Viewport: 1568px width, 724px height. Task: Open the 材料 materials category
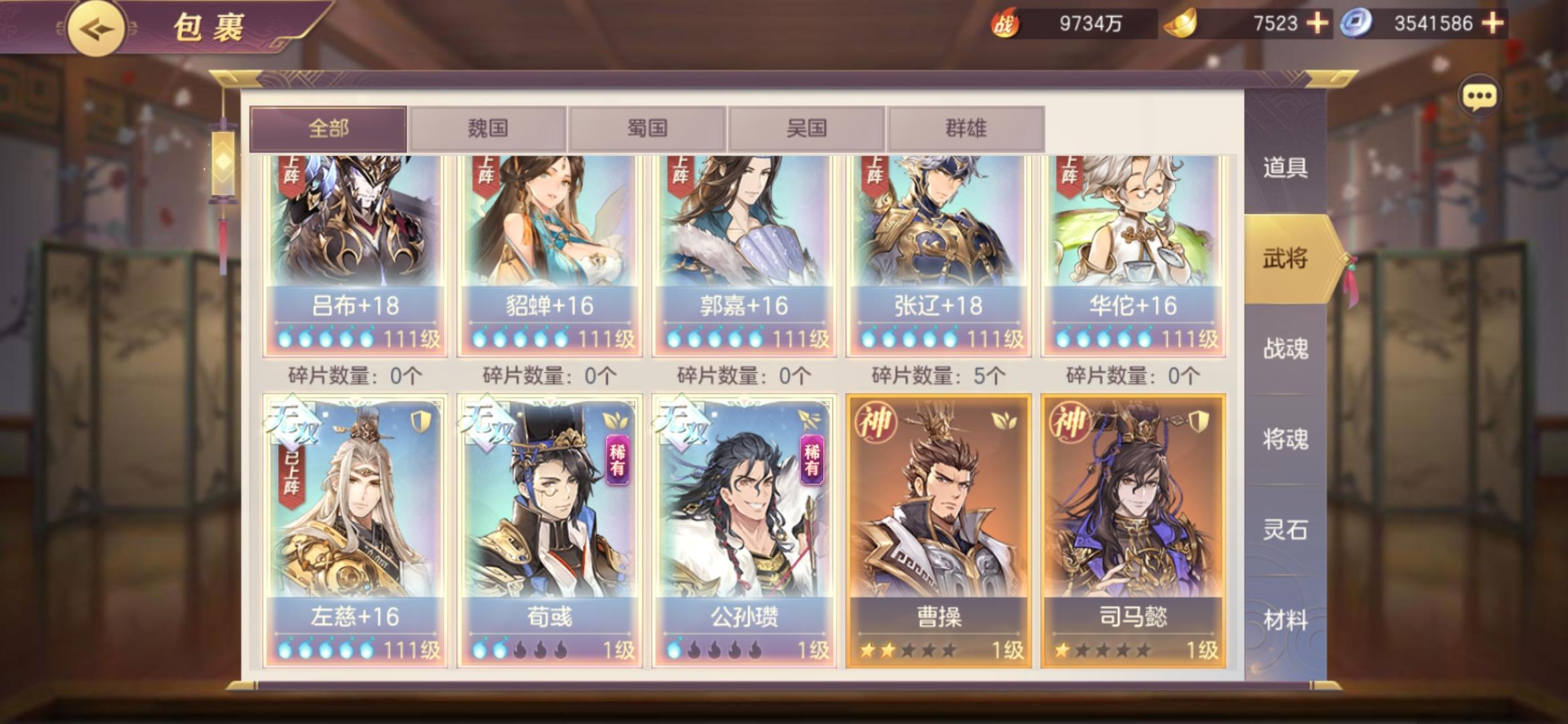(x=1285, y=620)
